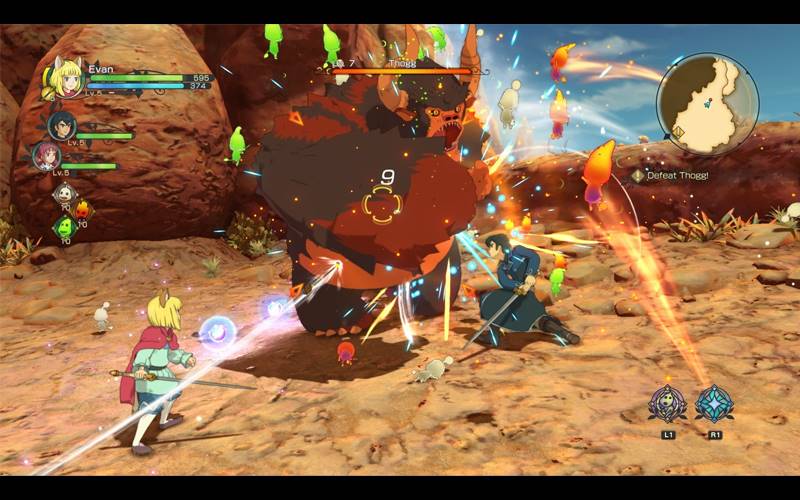Switch to the dark-haired party member portrait
The width and height of the screenshot is (800, 500).
pyautogui.click(x=62, y=125)
